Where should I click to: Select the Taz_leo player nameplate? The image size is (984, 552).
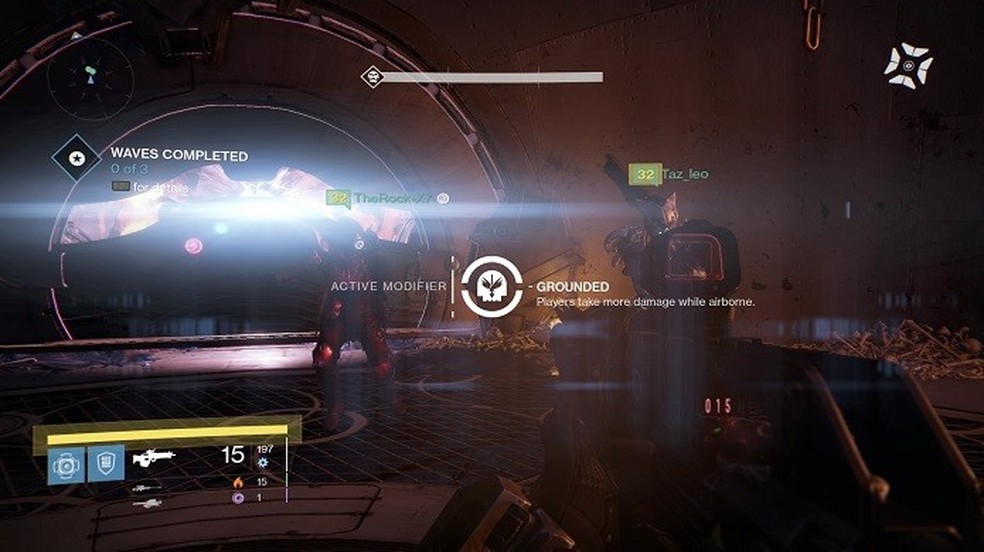(x=669, y=175)
